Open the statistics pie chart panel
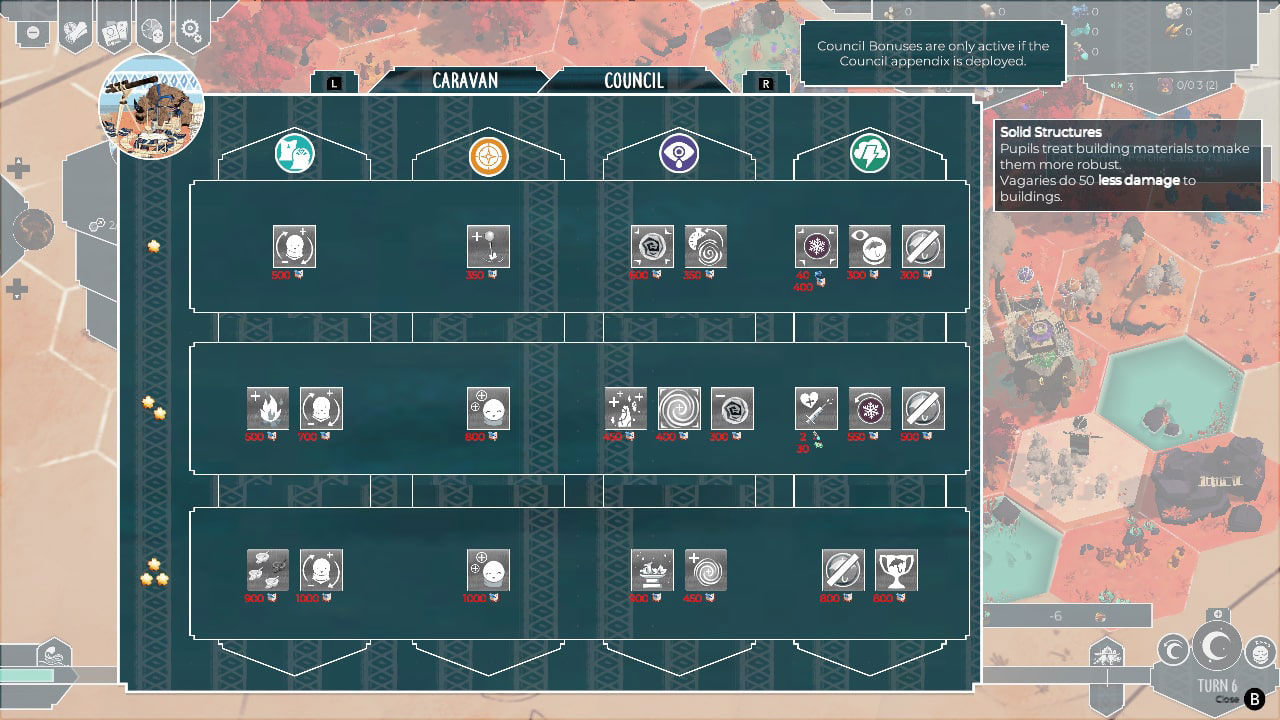The image size is (1280, 720). pyautogui.click(x=152, y=30)
